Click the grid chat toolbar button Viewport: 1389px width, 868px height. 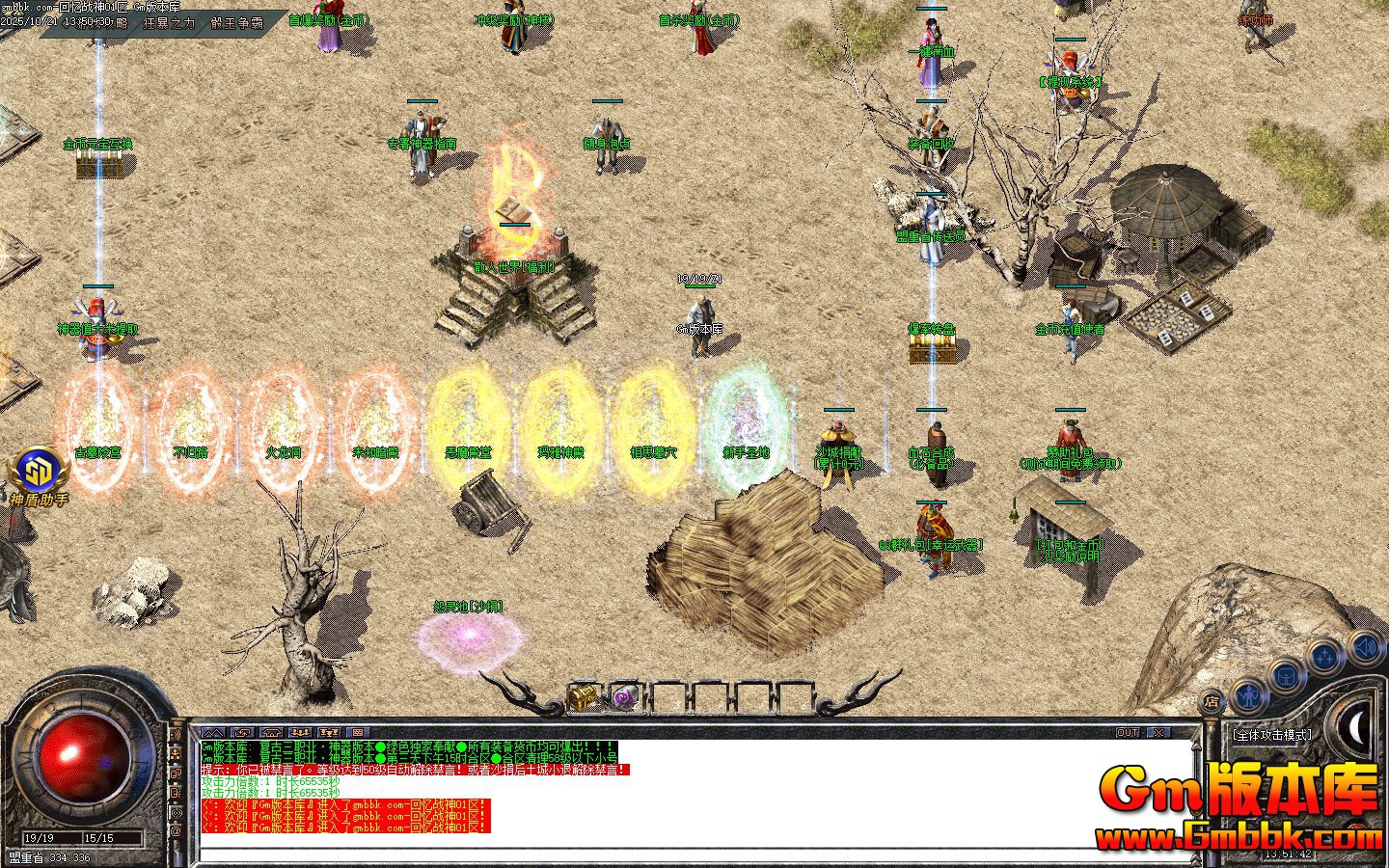[357, 733]
